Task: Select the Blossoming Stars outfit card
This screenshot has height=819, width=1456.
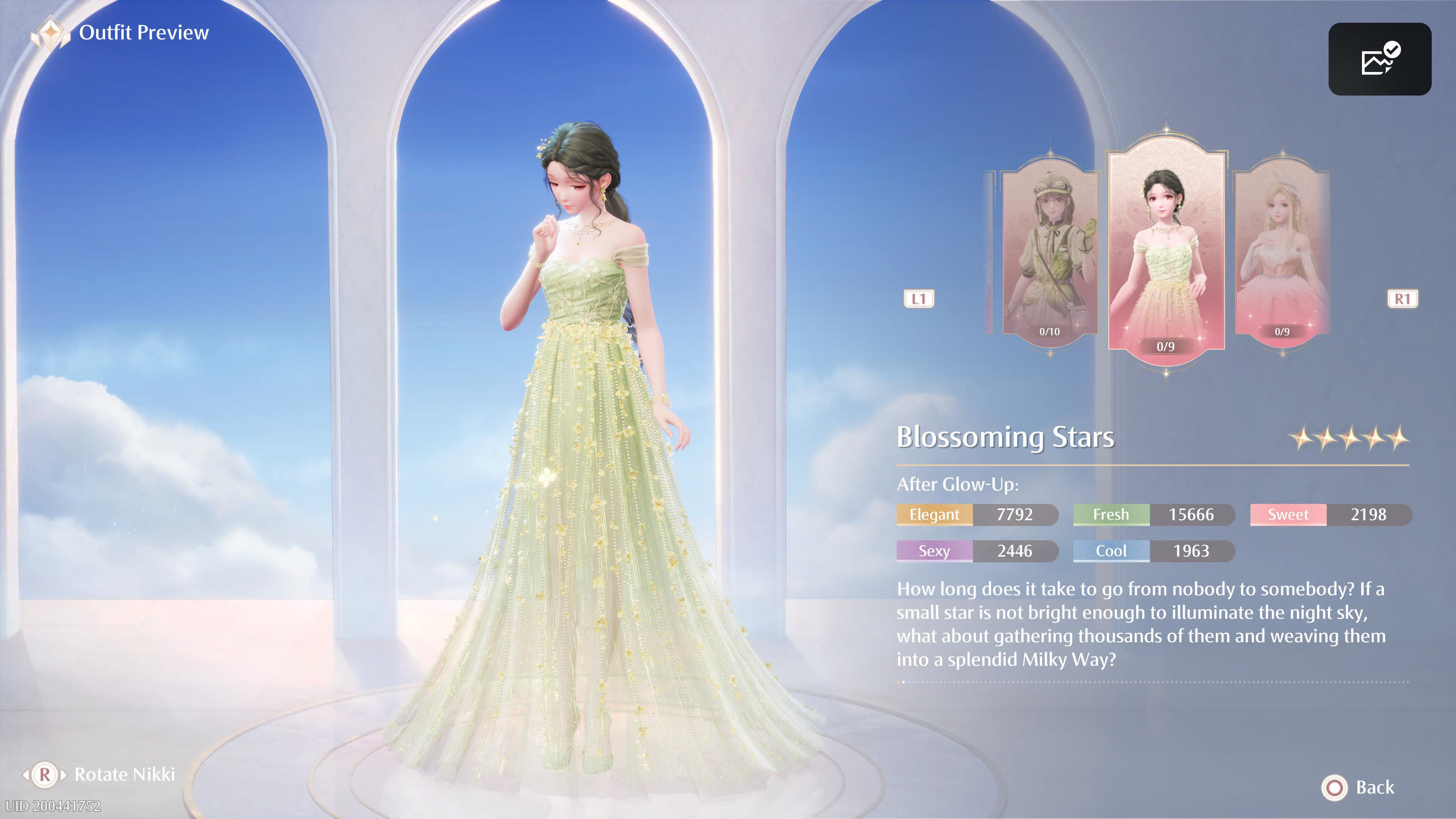Action: tap(1166, 251)
